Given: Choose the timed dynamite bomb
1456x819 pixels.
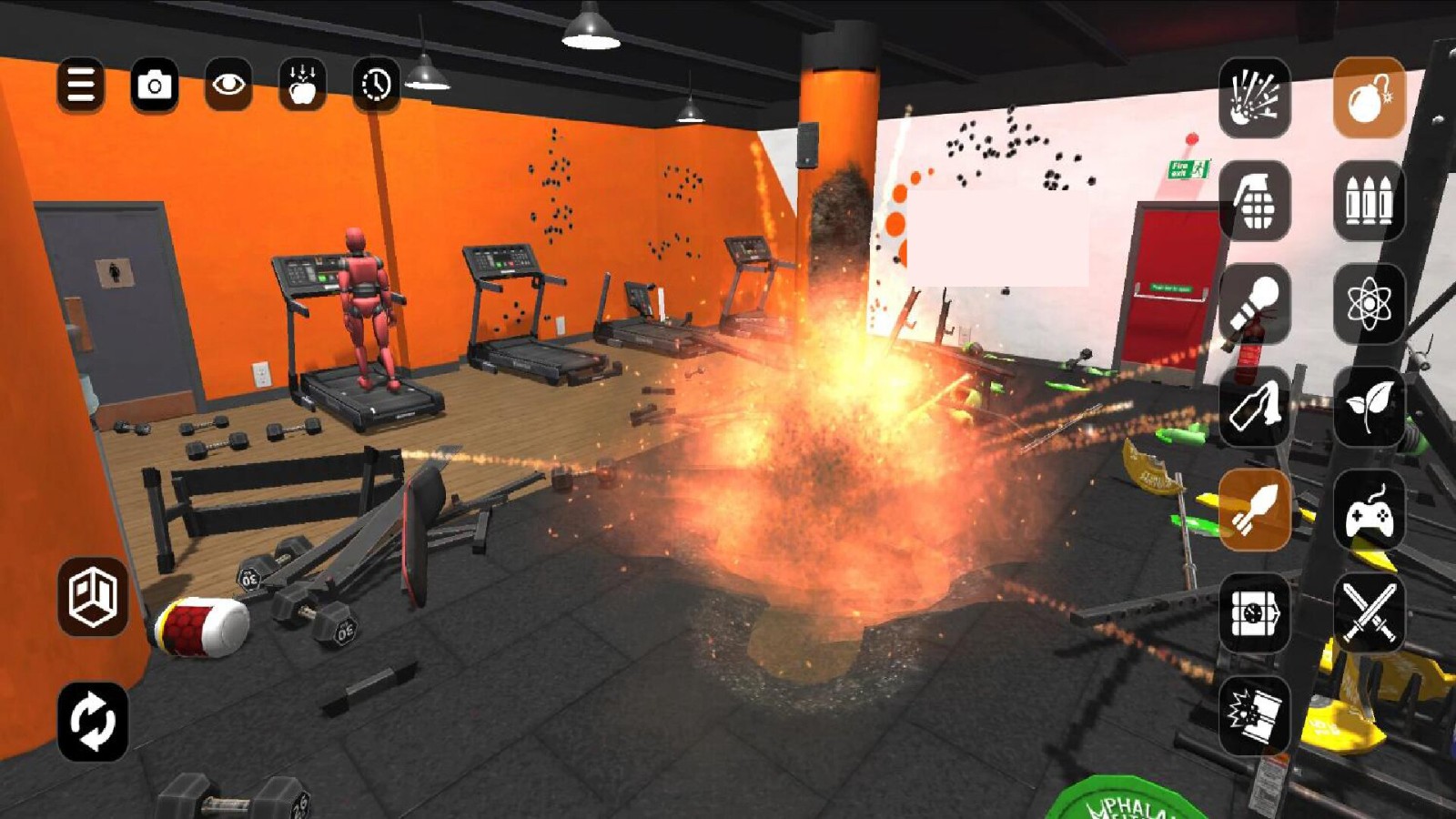Looking at the screenshot, I should pos(1254,613).
